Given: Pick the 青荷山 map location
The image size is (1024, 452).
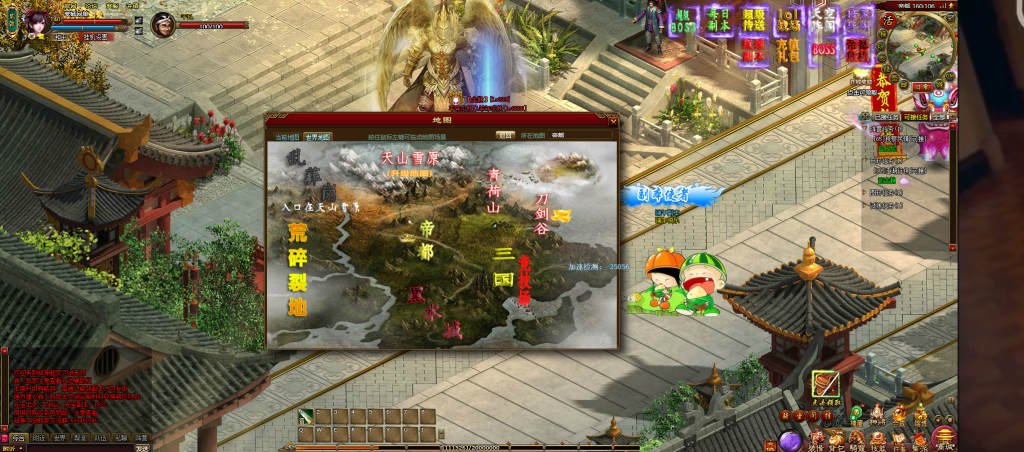Looking at the screenshot, I should (x=493, y=189).
